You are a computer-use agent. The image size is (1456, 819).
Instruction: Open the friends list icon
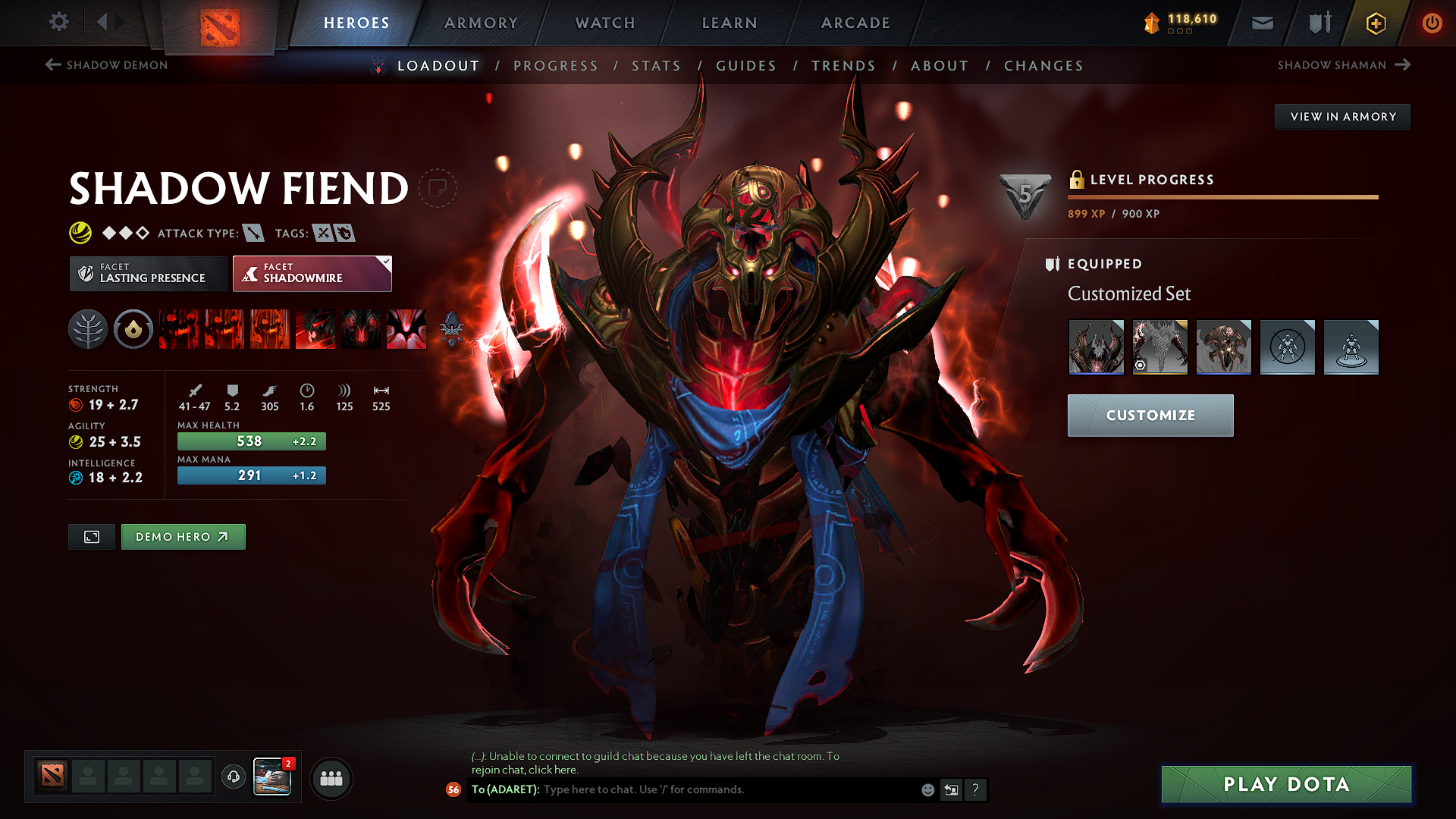[x=331, y=778]
